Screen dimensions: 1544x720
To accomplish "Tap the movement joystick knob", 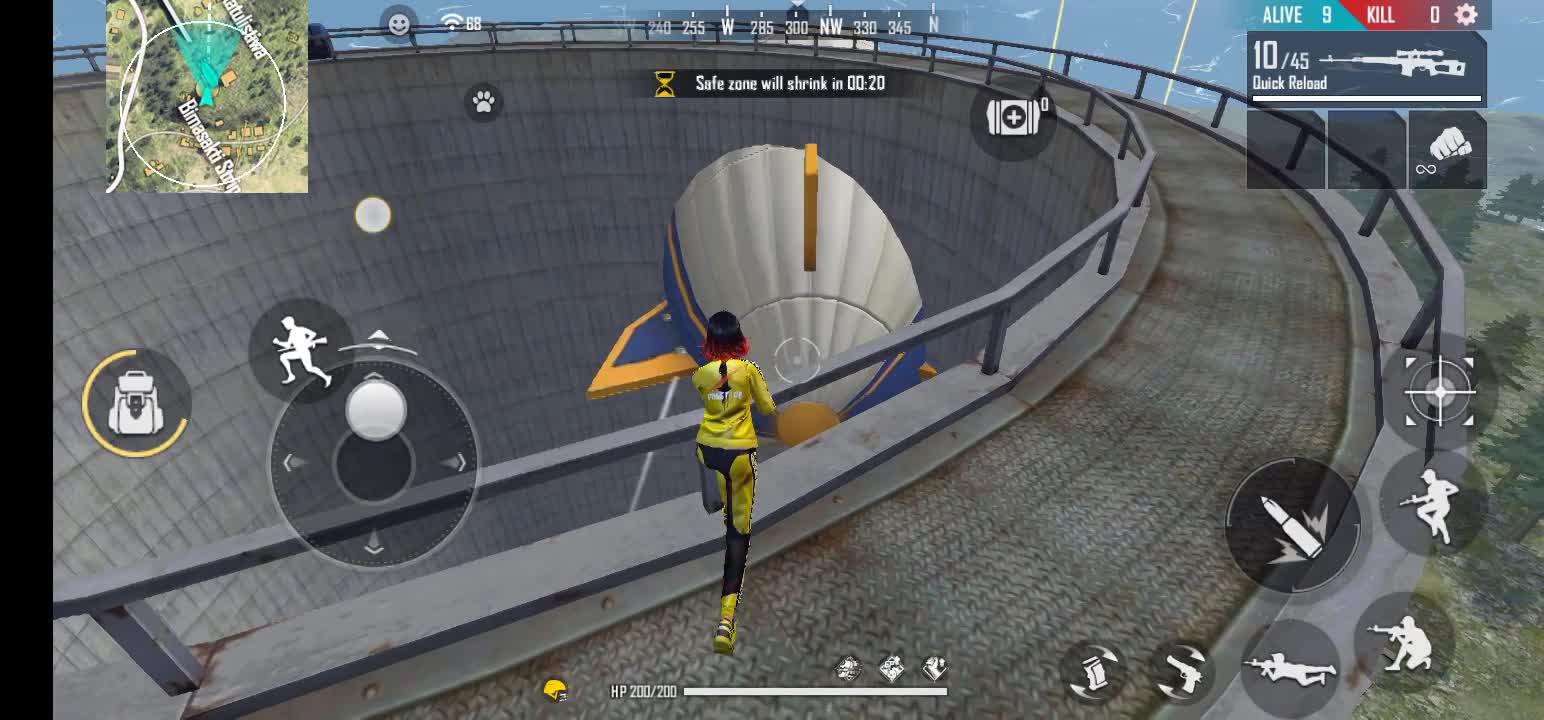I will [376, 410].
